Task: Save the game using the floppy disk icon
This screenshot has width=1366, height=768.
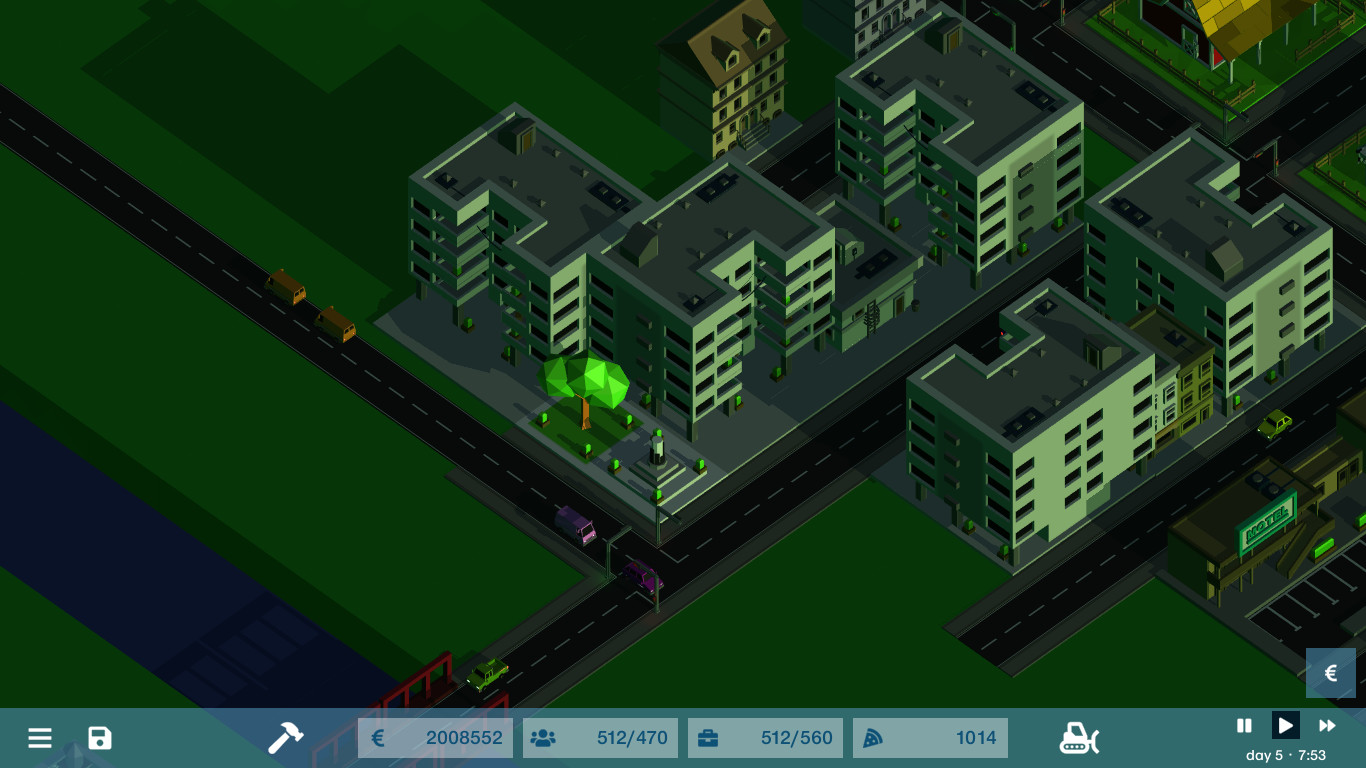Action: coord(99,738)
